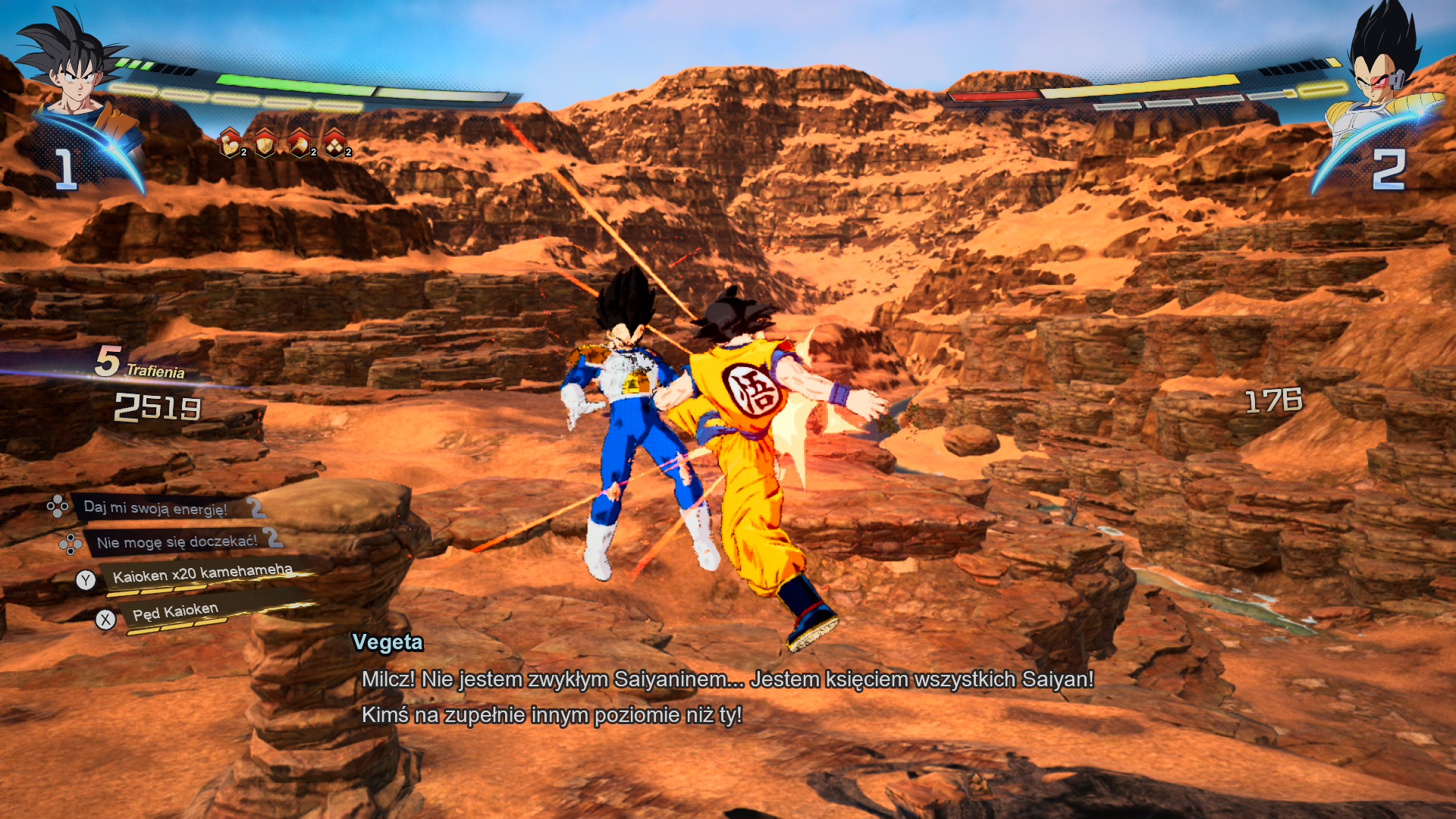Inspect the flexed arm attack buff icon

click(230, 143)
